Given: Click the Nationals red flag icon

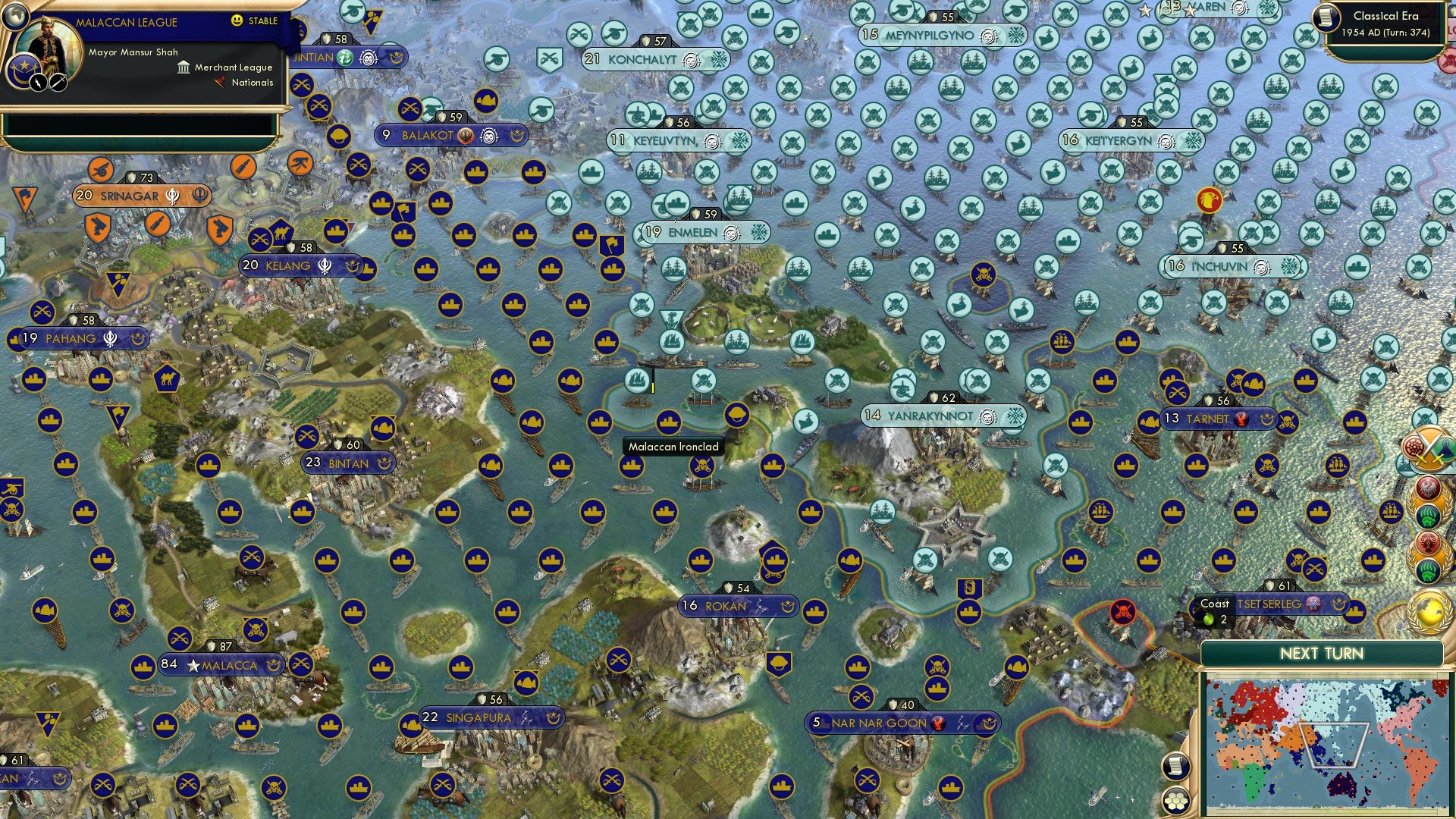Looking at the screenshot, I should tap(220, 83).
